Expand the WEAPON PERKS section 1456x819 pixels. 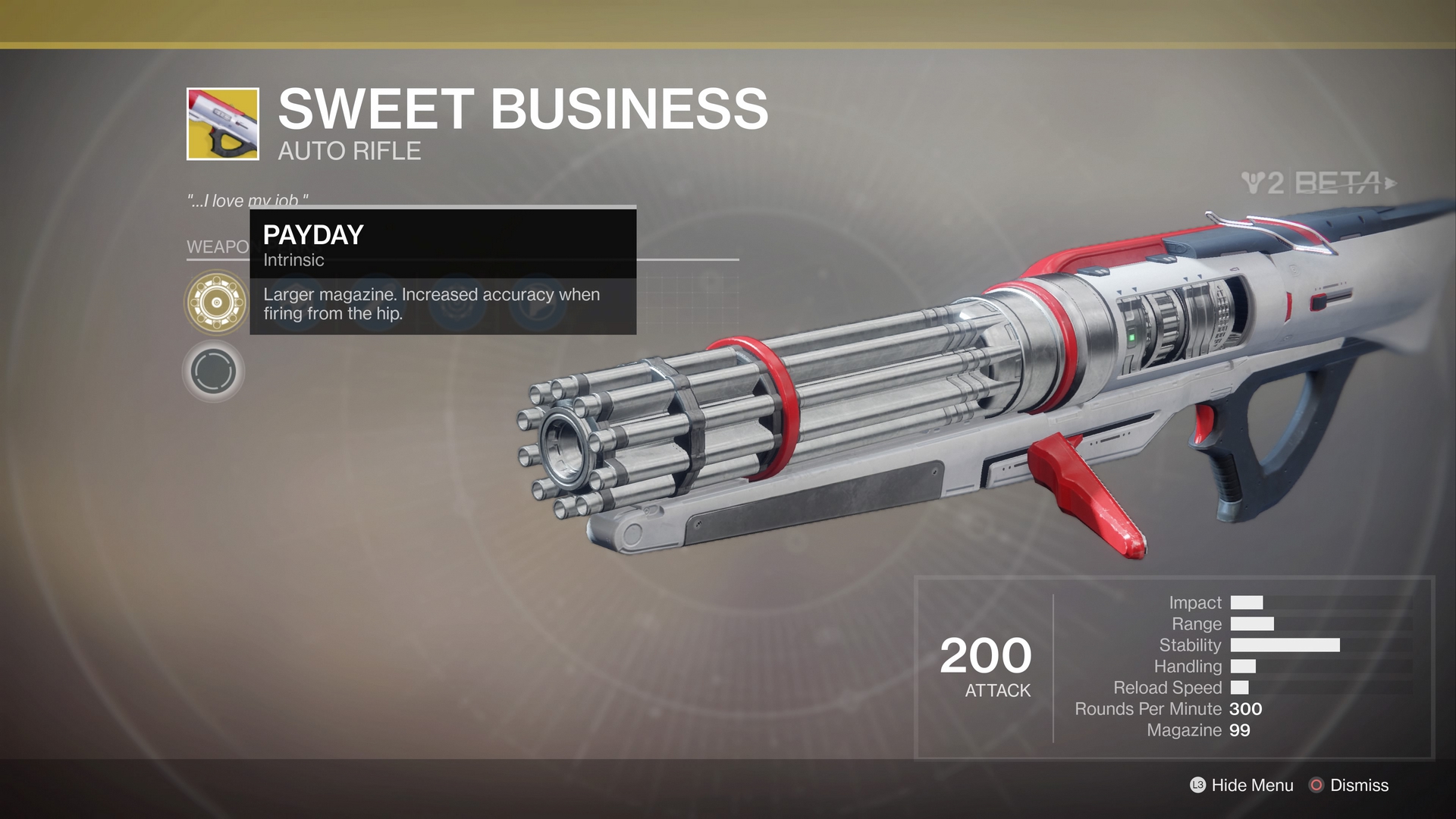pyautogui.click(x=215, y=246)
